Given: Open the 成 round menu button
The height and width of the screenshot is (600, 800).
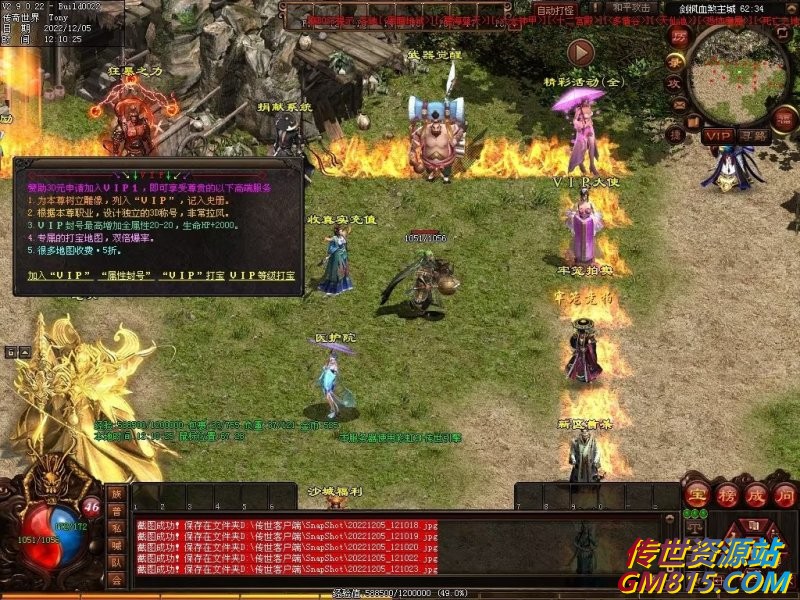Looking at the screenshot, I should [x=756, y=496].
